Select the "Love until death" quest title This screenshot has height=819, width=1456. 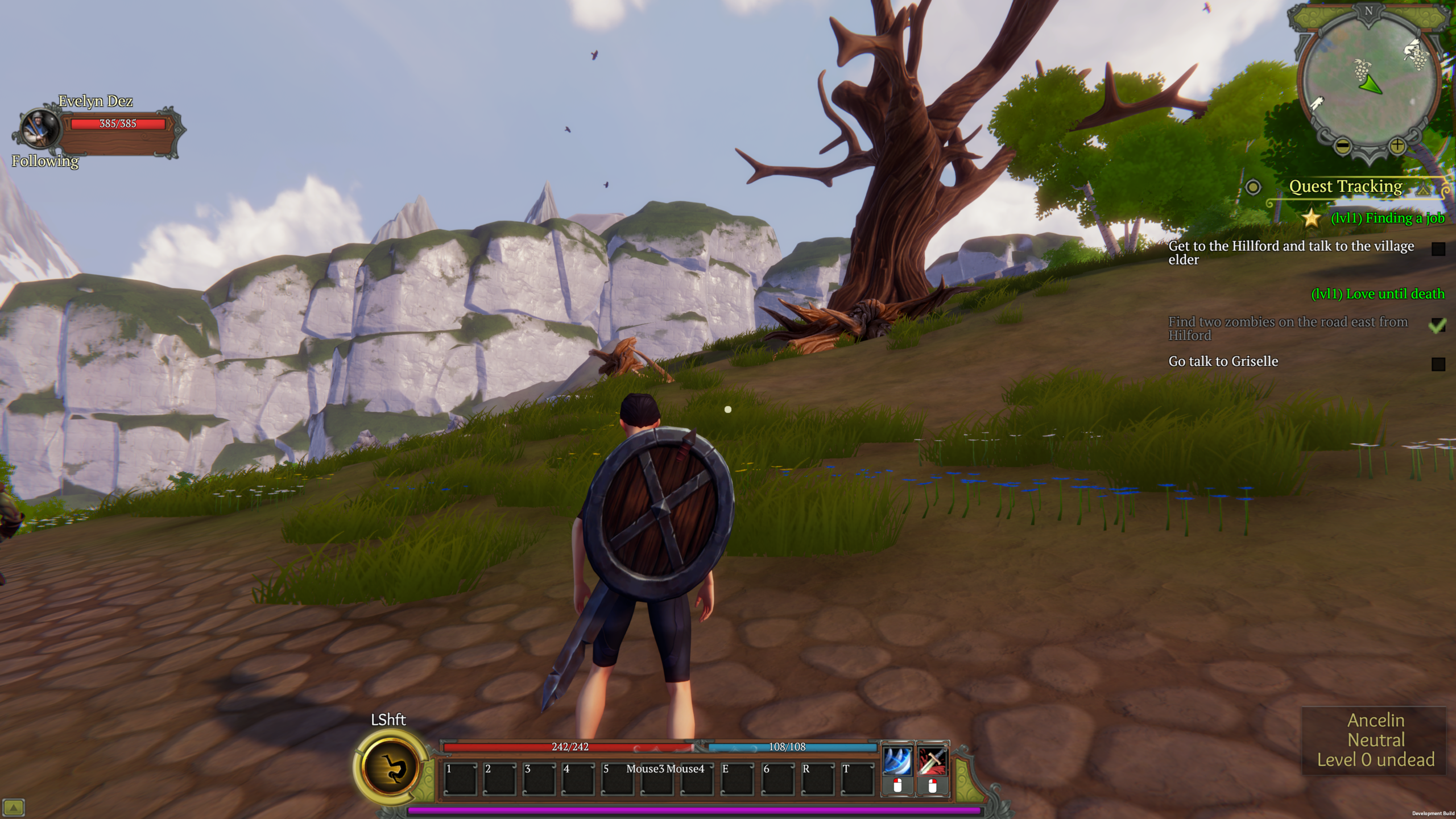pos(1378,294)
